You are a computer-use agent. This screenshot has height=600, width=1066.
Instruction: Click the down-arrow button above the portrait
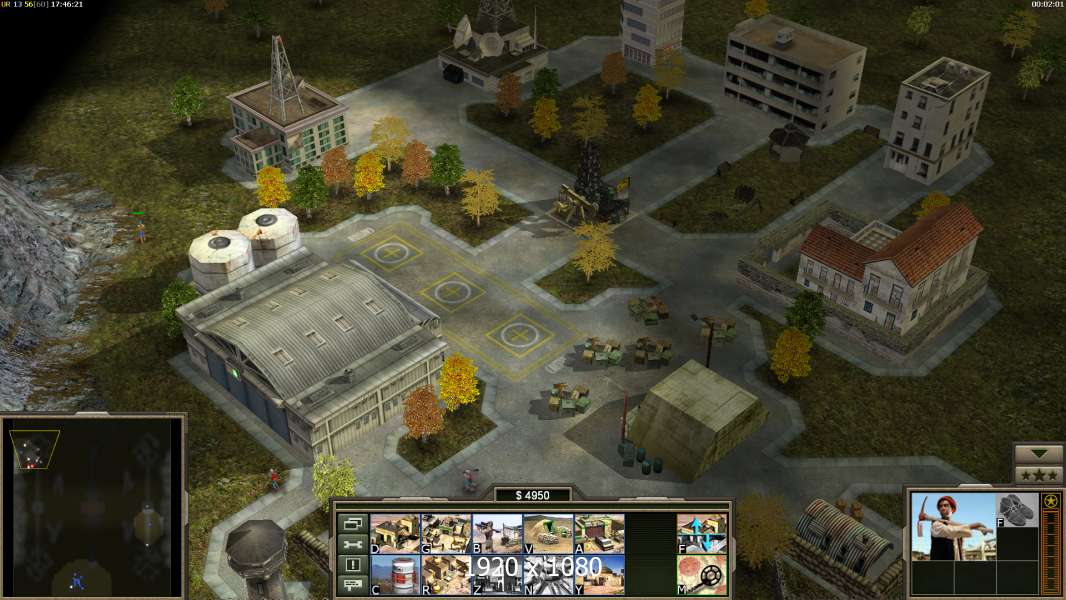point(1038,454)
